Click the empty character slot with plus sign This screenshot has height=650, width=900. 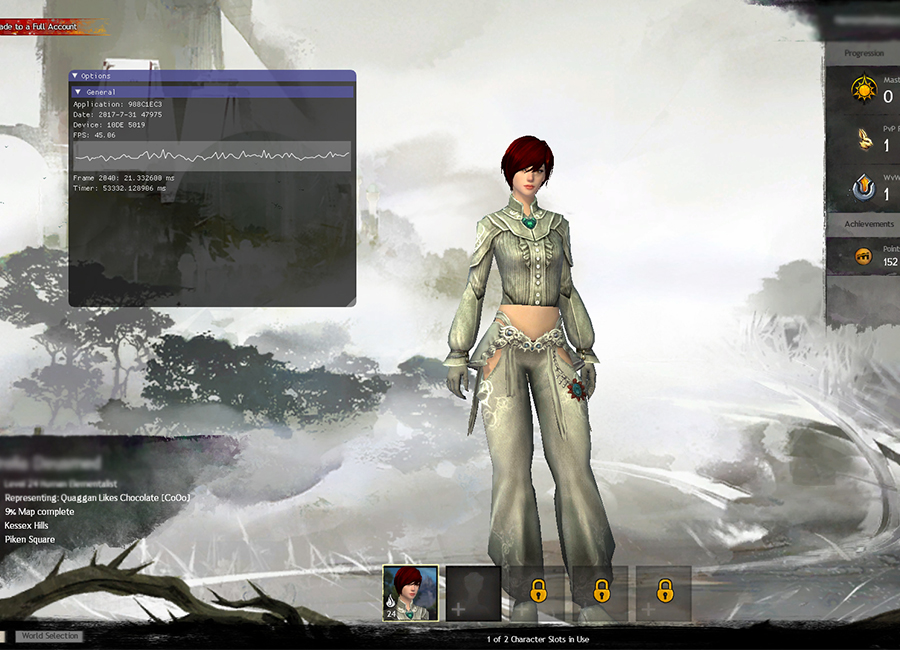(x=473, y=593)
